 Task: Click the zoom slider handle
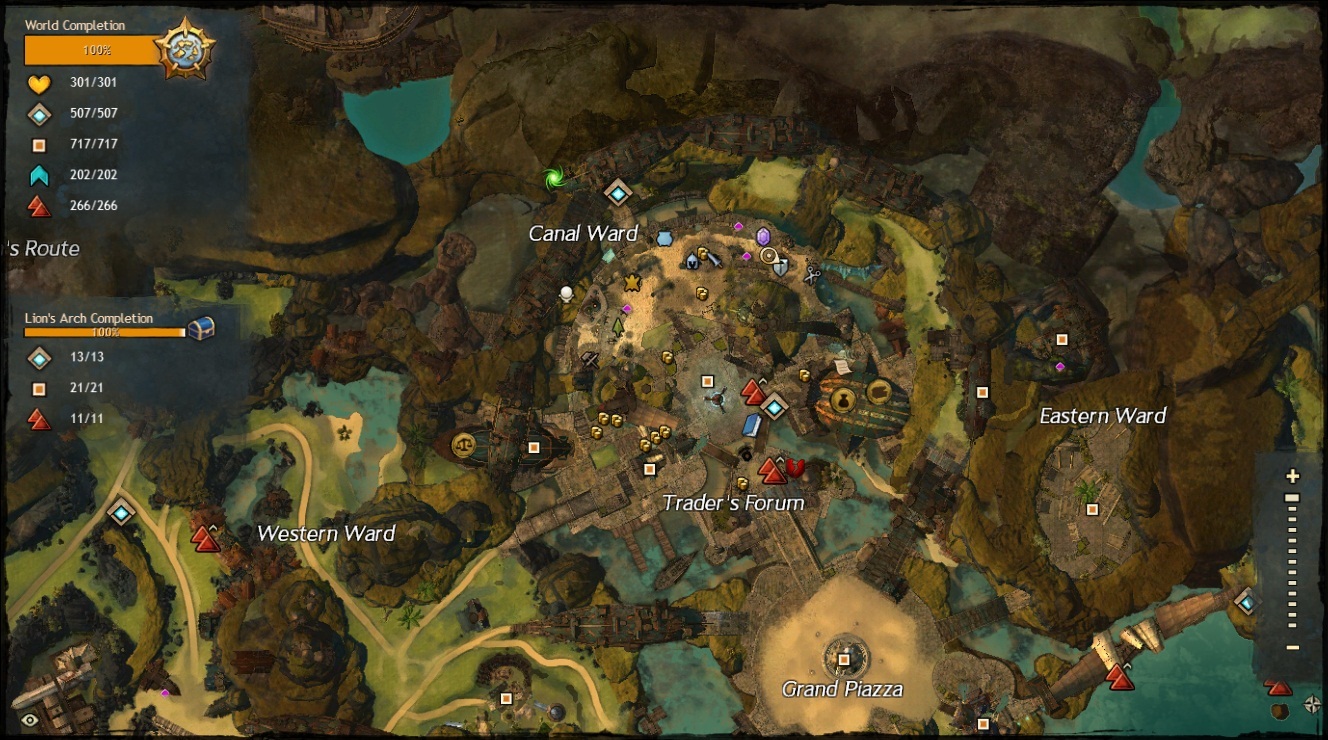(1292, 498)
